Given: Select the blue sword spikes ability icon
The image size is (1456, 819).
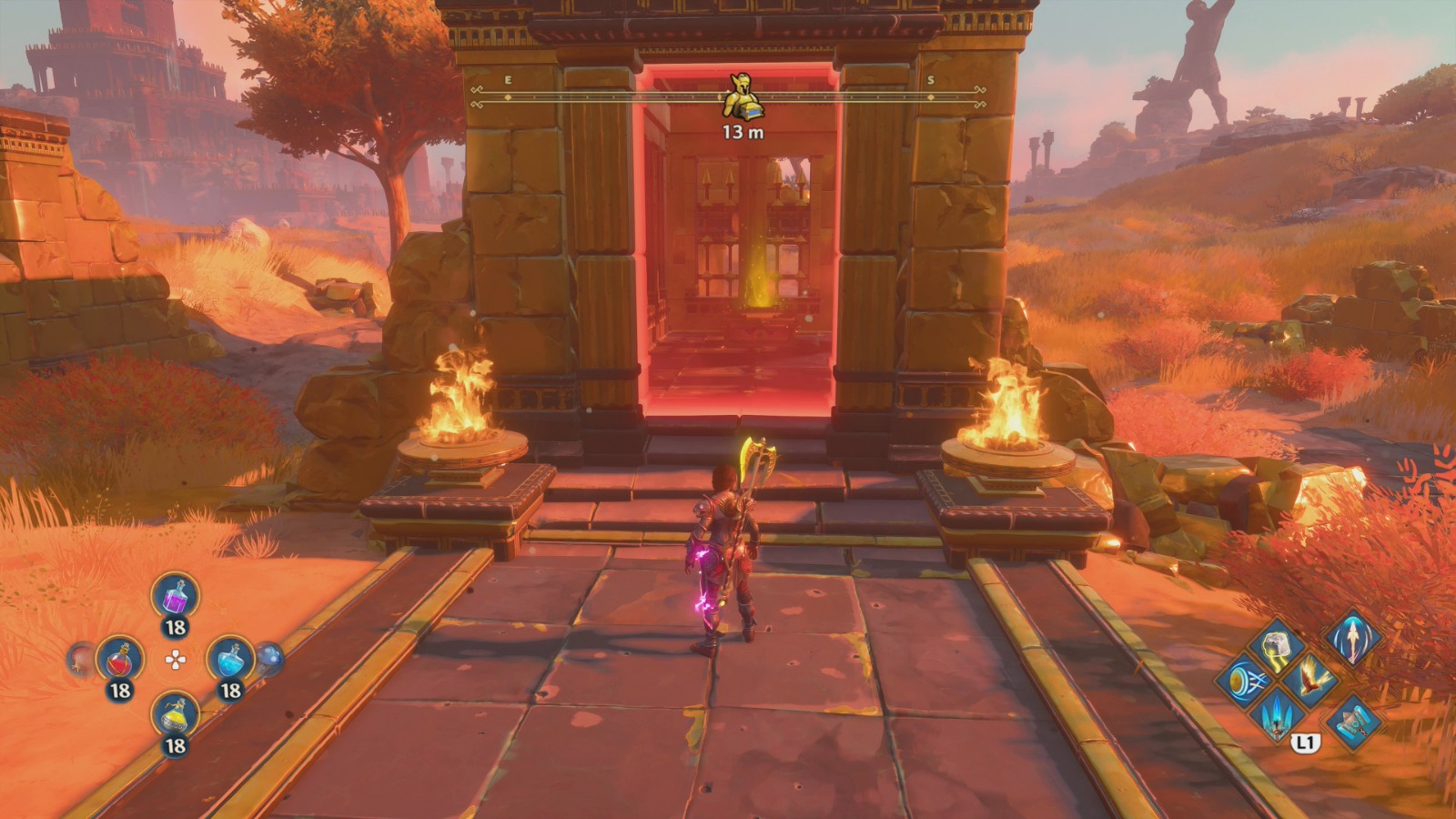Looking at the screenshot, I should 1277,718.
